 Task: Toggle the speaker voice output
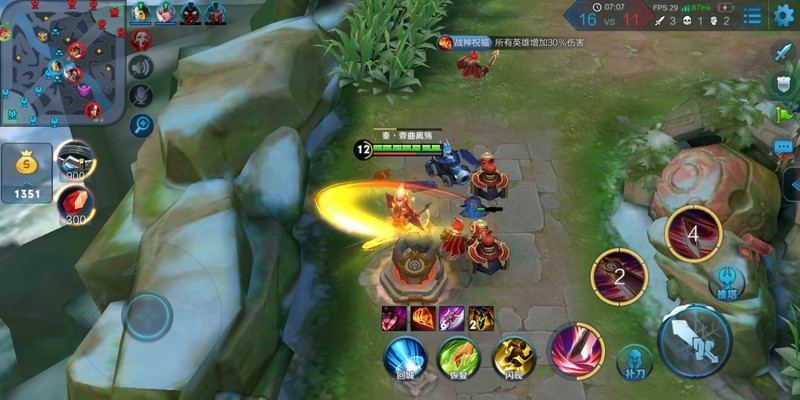[141, 67]
